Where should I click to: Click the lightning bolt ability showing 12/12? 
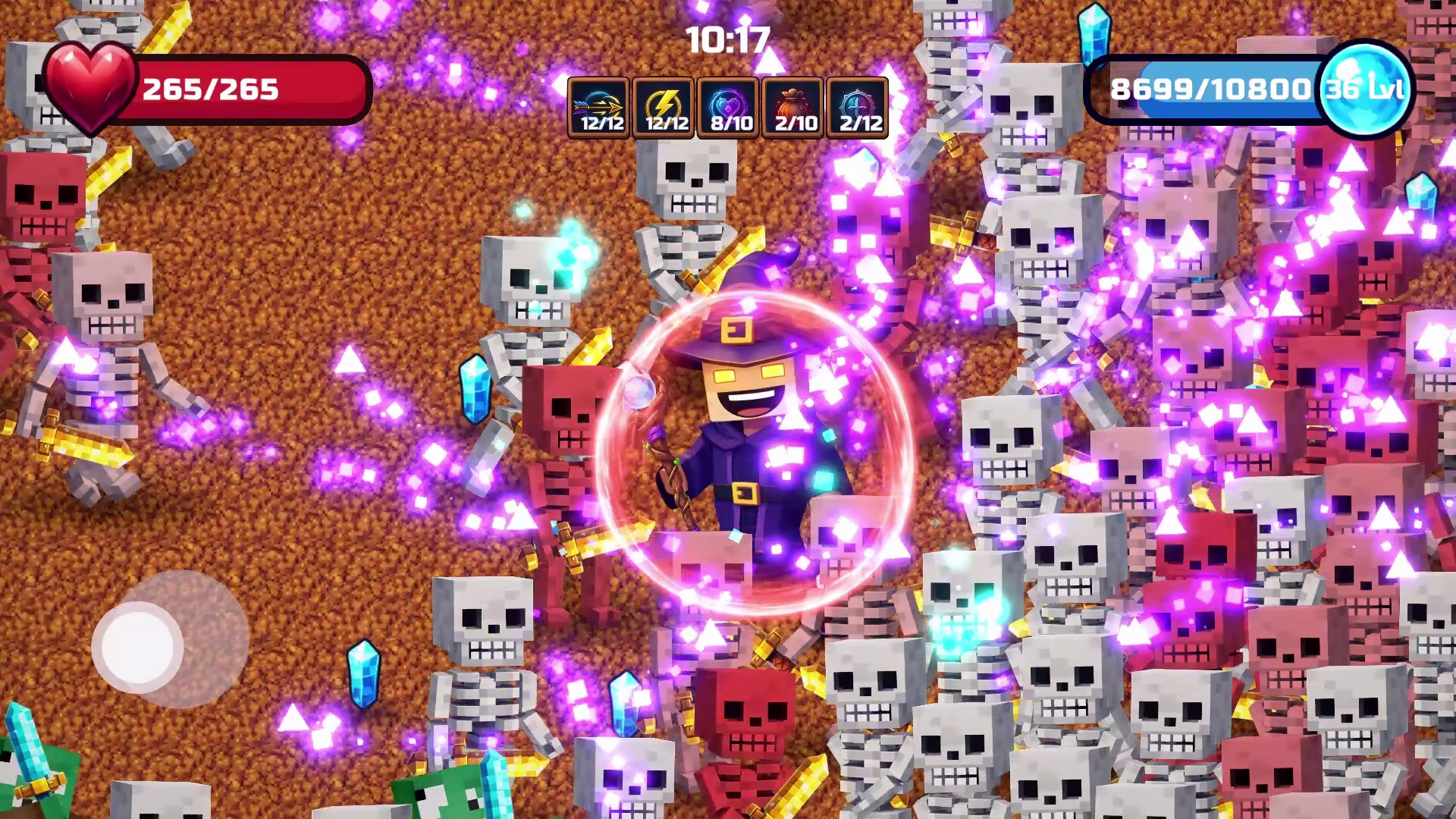(x=664, y=108)
